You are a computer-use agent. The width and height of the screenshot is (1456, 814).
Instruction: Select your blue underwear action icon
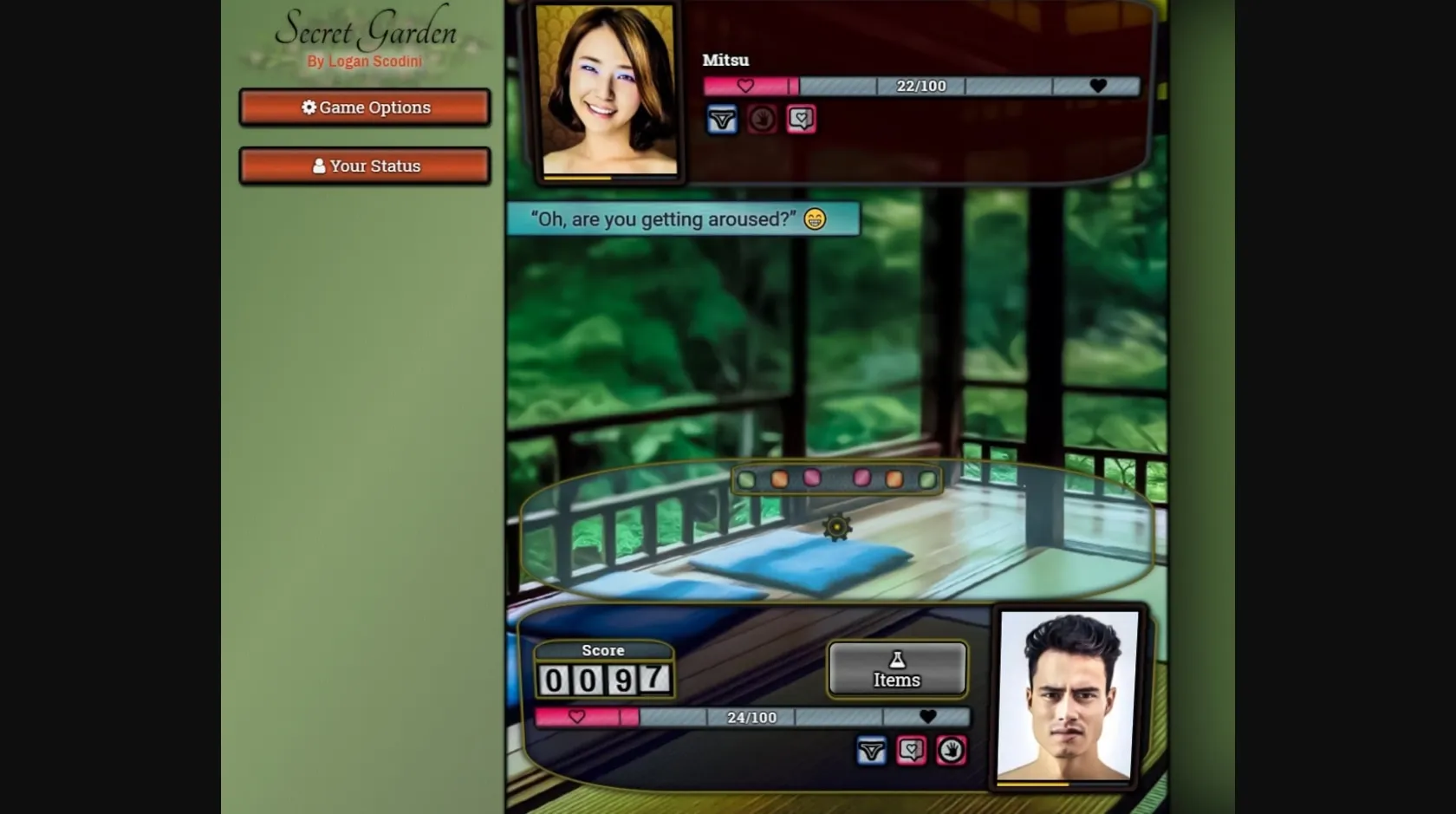[x=871, y=751]
